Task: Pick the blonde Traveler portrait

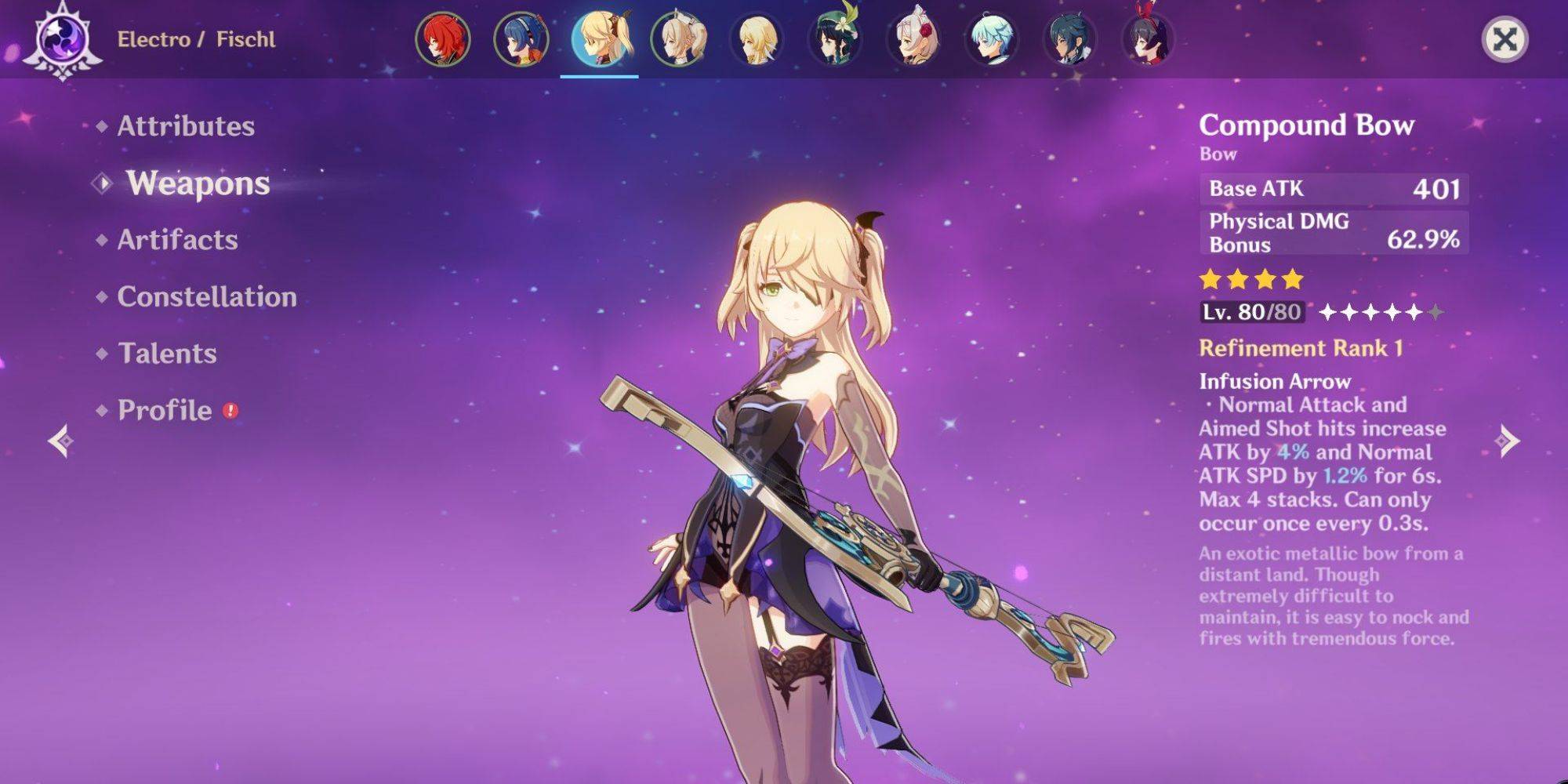Action: (x=757, y=39)
